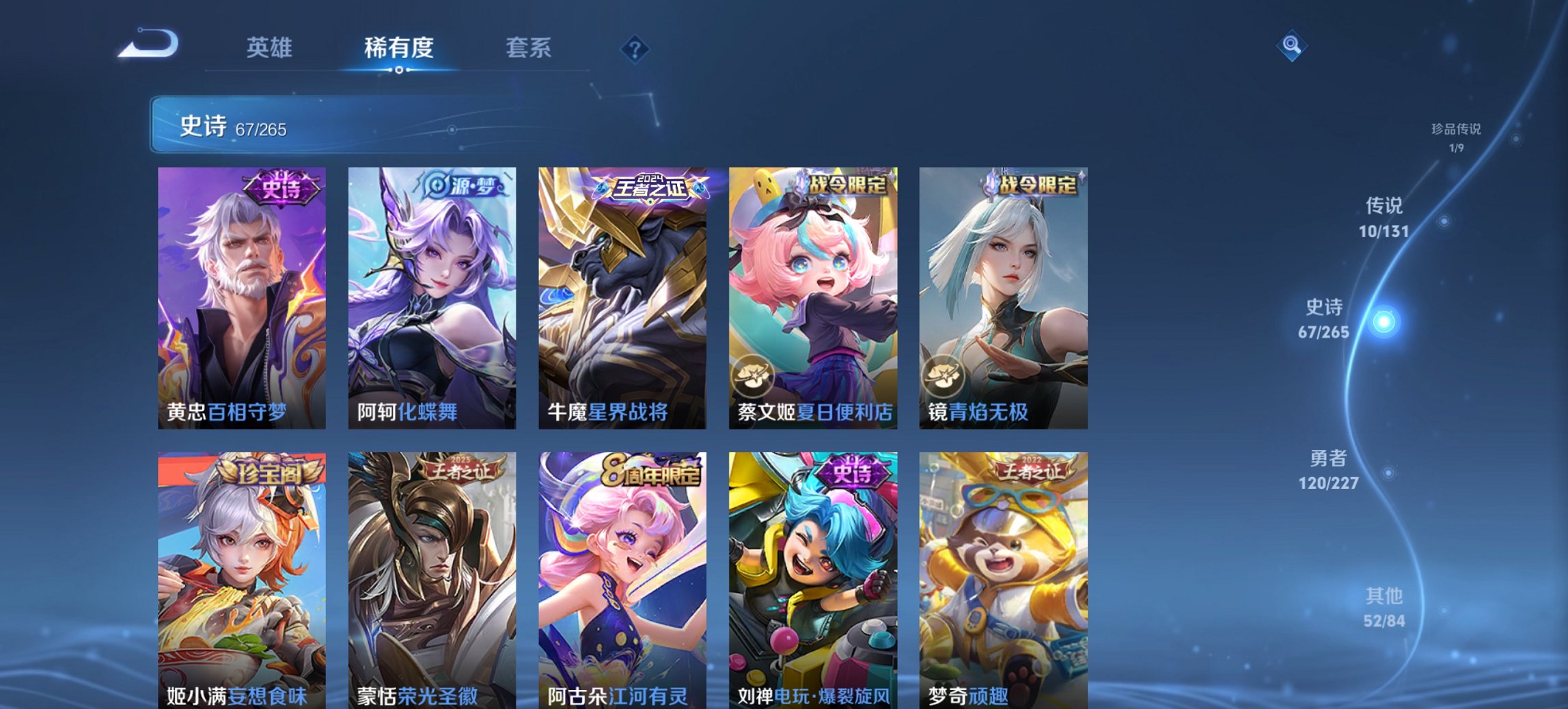Click the back arrow to return
The width and height of the screenshot is (1568, 709).
pos(147,43)
